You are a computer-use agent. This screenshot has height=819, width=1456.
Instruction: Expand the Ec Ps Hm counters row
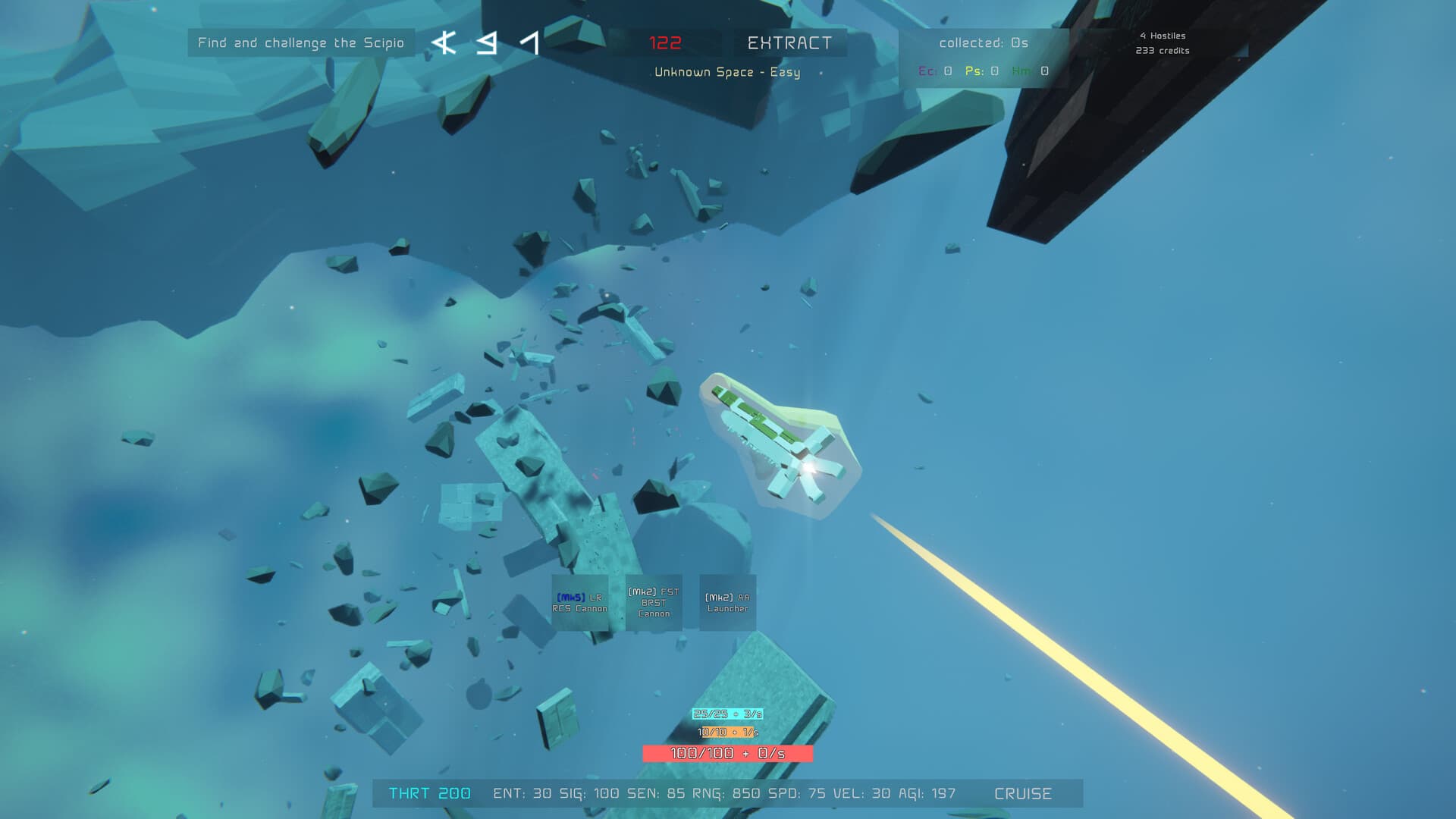click(983, 72)
